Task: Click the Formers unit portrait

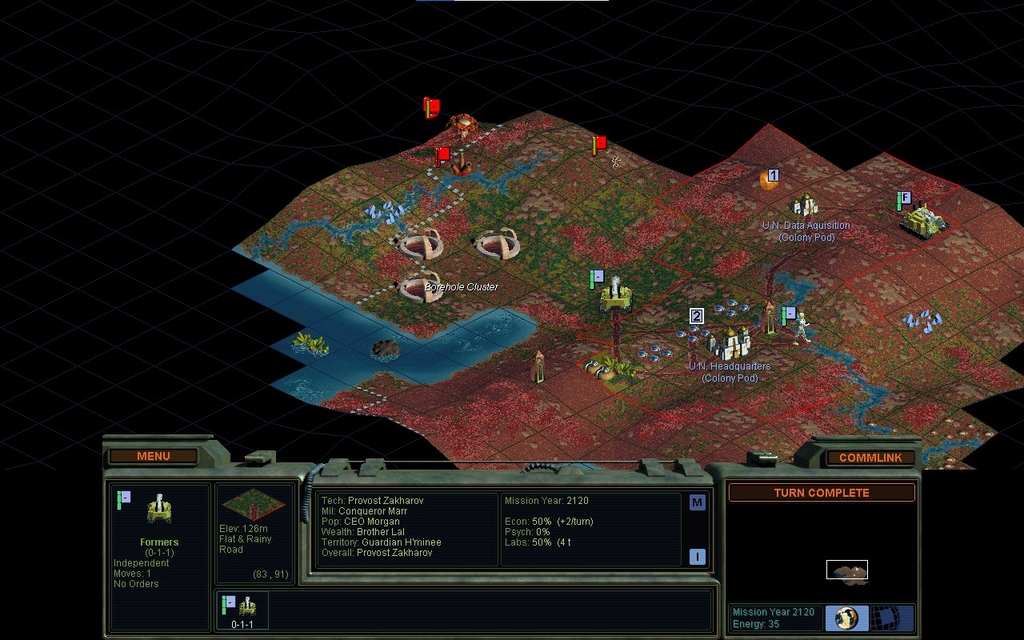Action: 159,511
